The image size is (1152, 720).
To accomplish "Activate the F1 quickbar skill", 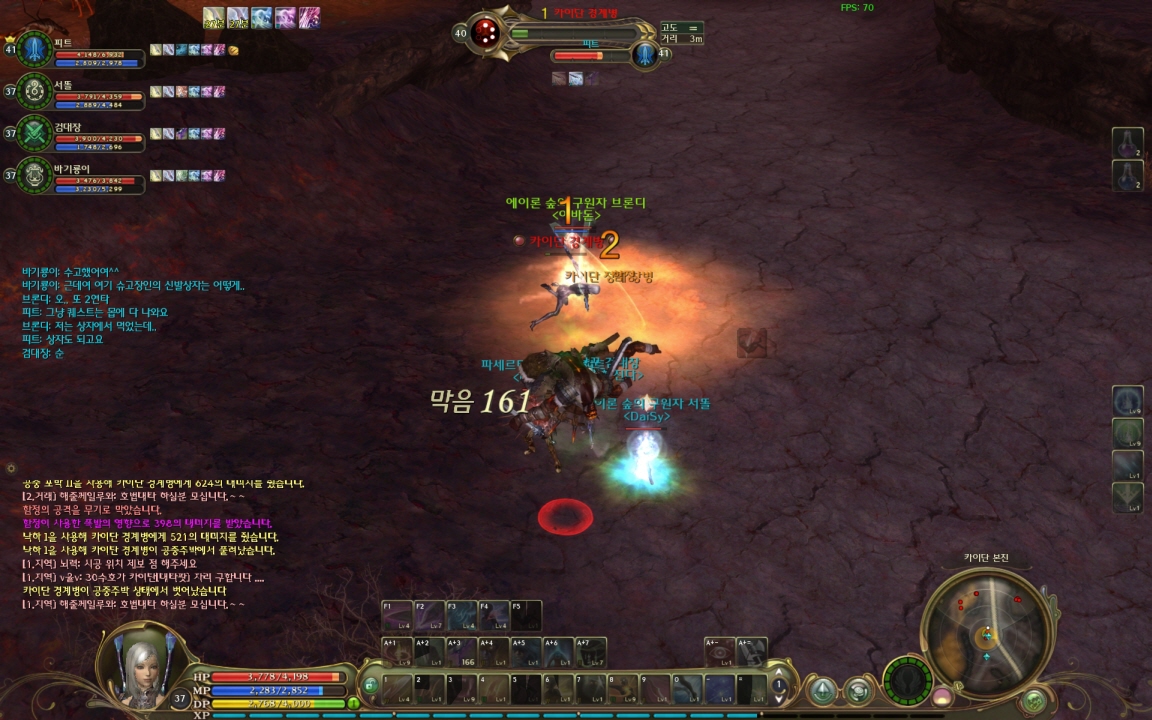I will point(397,616).
